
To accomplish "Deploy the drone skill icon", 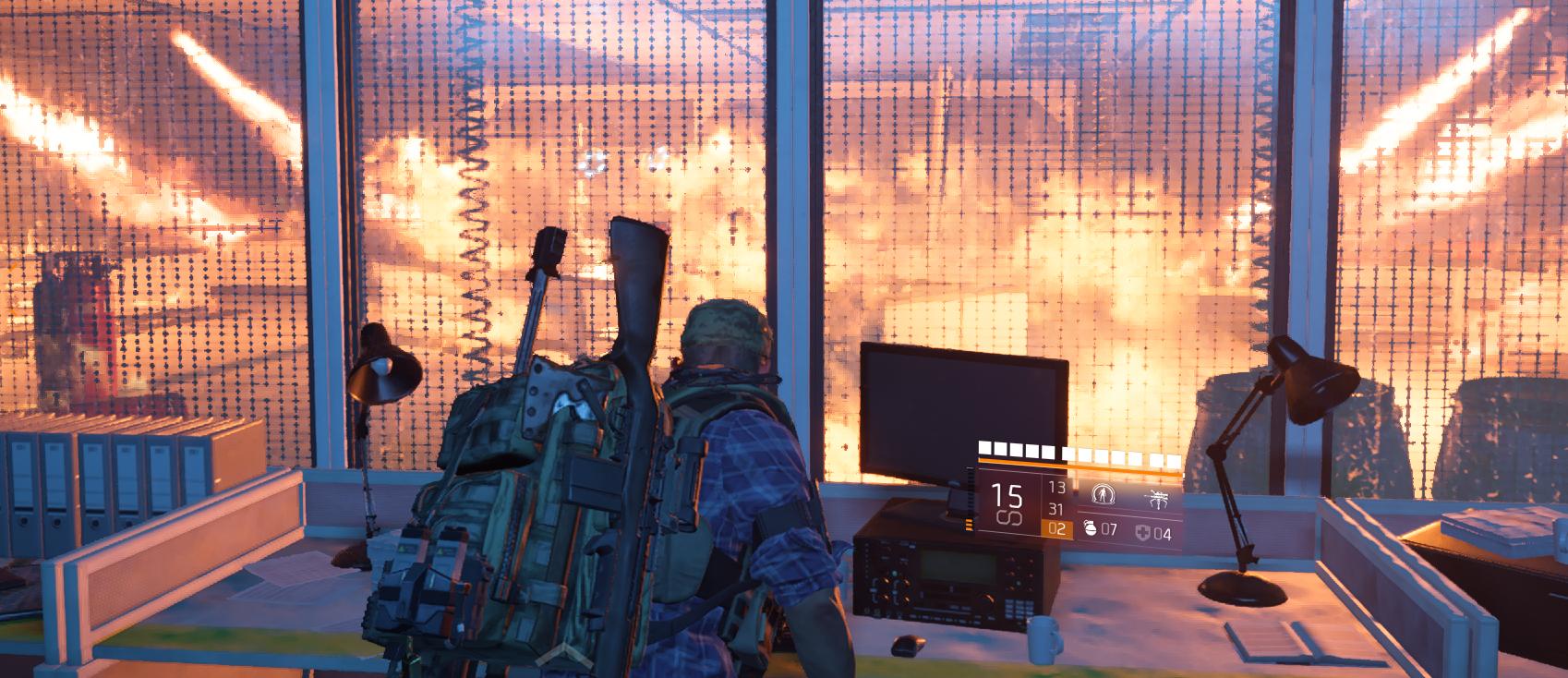I will (x=1155, y=499).
